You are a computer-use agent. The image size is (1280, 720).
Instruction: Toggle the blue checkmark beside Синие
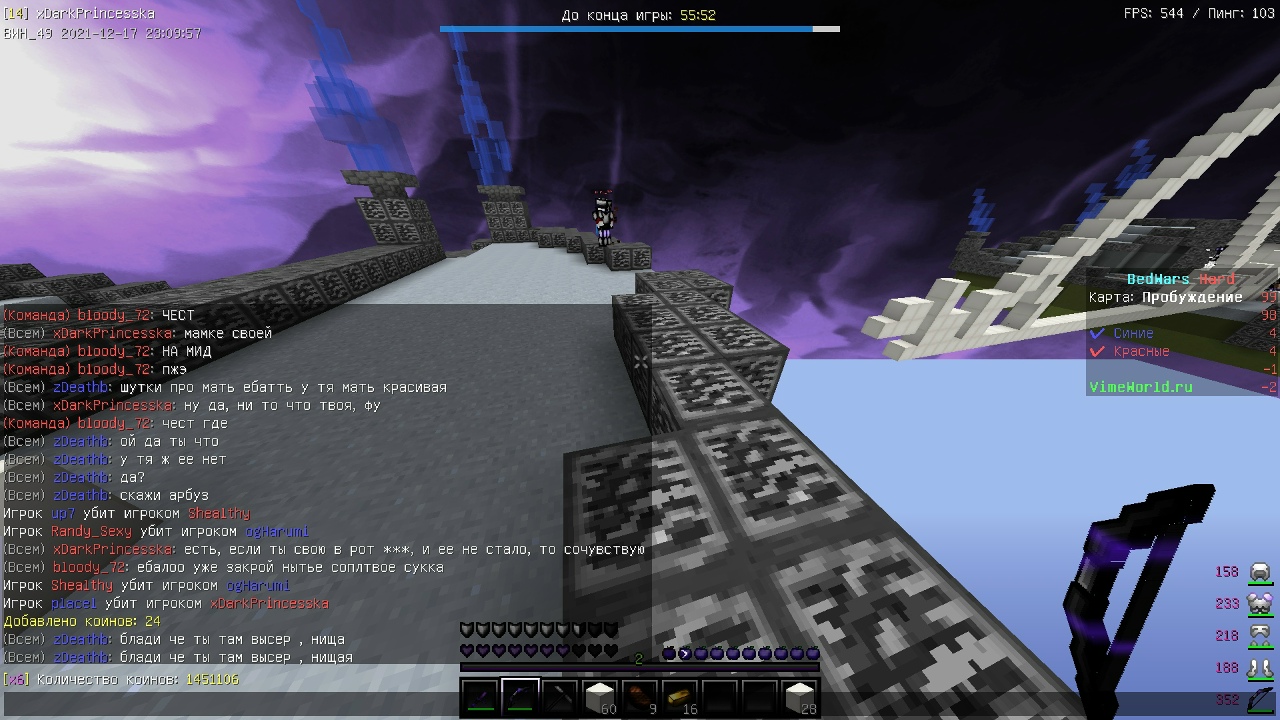1096,333
